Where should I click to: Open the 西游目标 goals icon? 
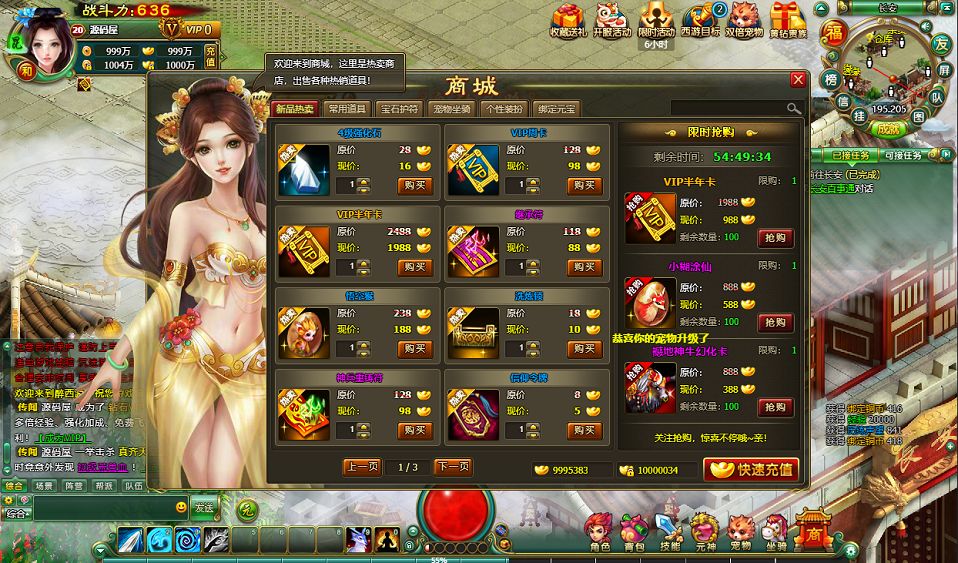tap(700, 20)
